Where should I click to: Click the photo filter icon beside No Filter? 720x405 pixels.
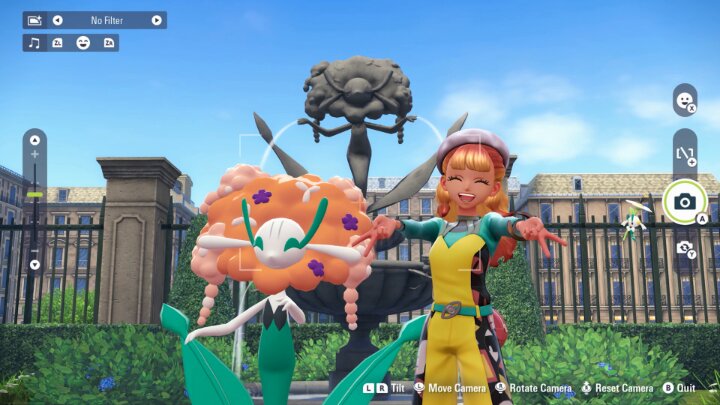[x=34, y=20]
